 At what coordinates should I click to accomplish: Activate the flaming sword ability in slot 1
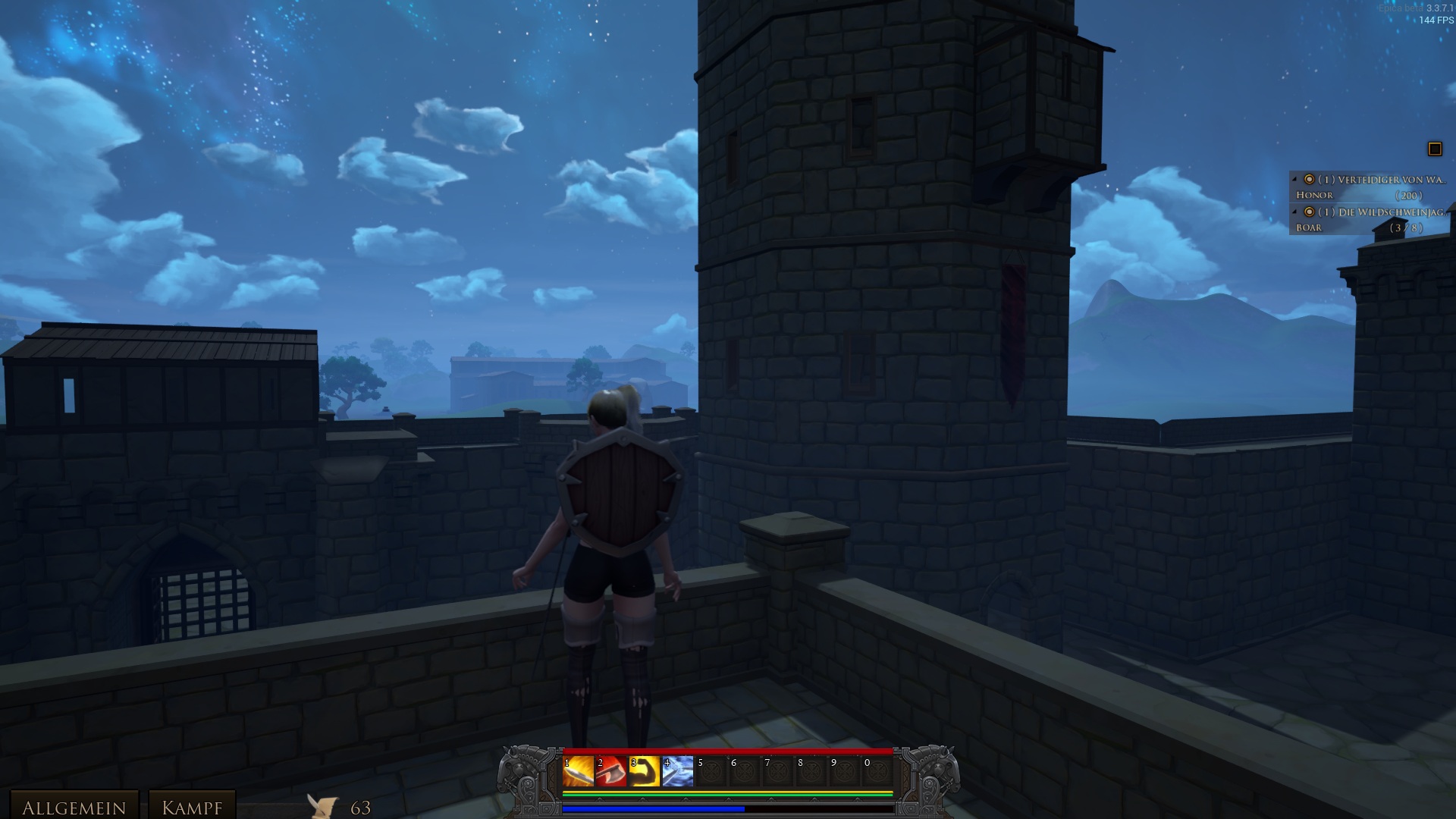click(x=578, y=772)
